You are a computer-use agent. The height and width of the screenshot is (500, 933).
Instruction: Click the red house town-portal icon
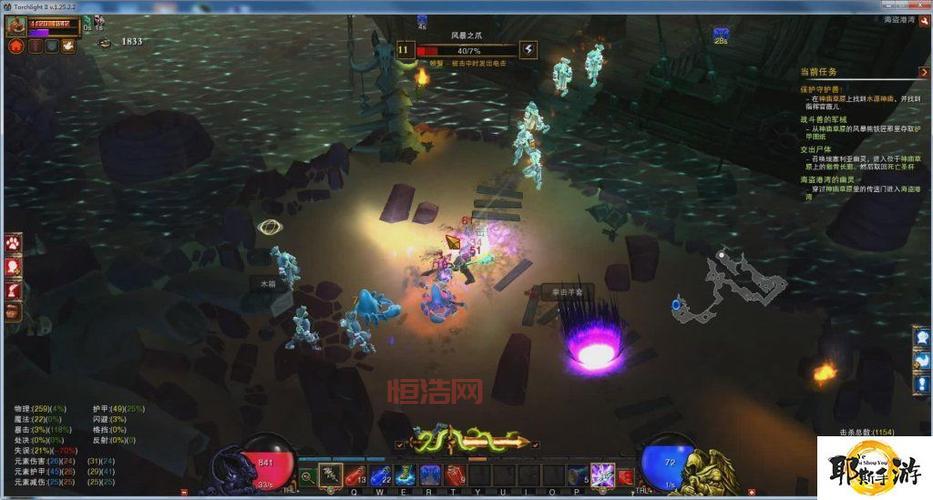coord(16,46)
